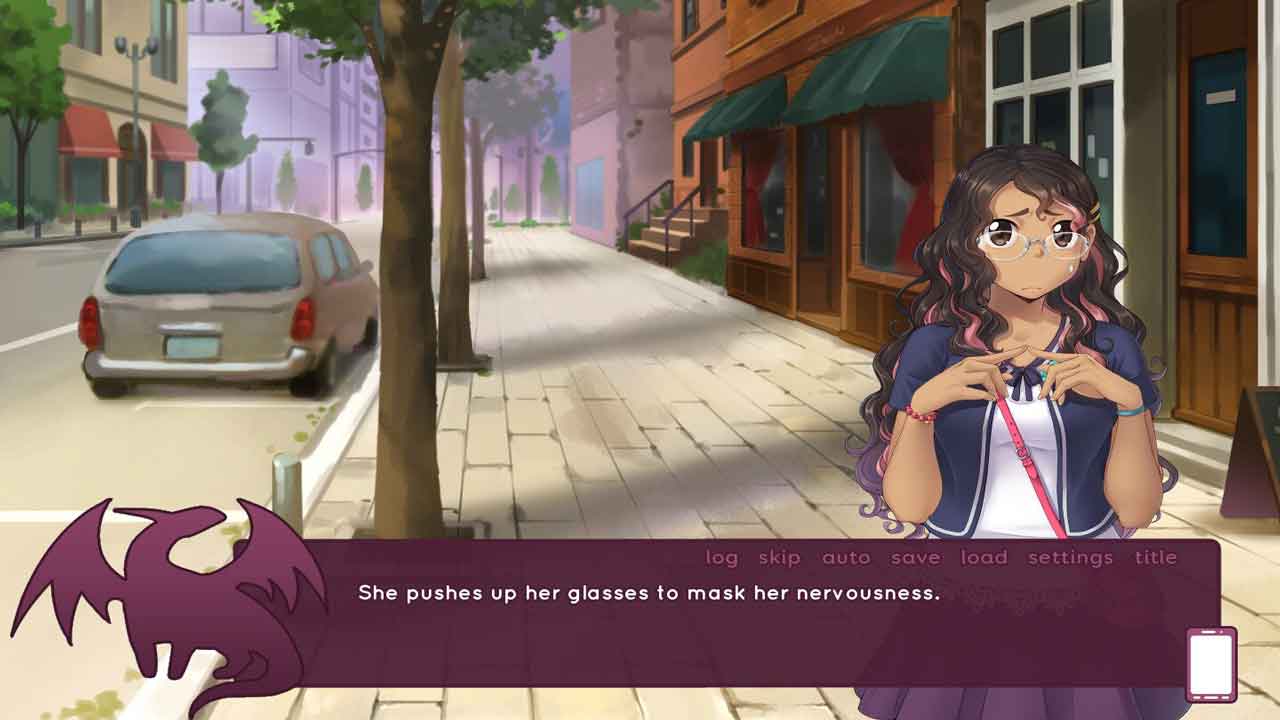This screenshot has width=1280, height=720.
Task: Activate the skip option
Action: click(x=779, y=558)
